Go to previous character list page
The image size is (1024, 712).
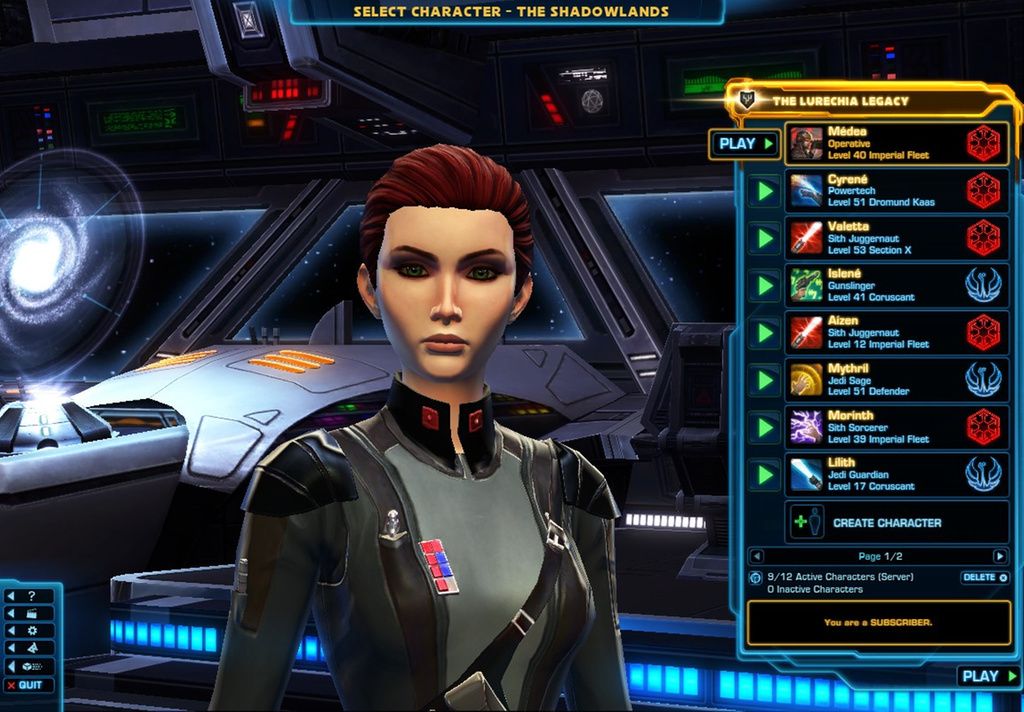point(757,556)
